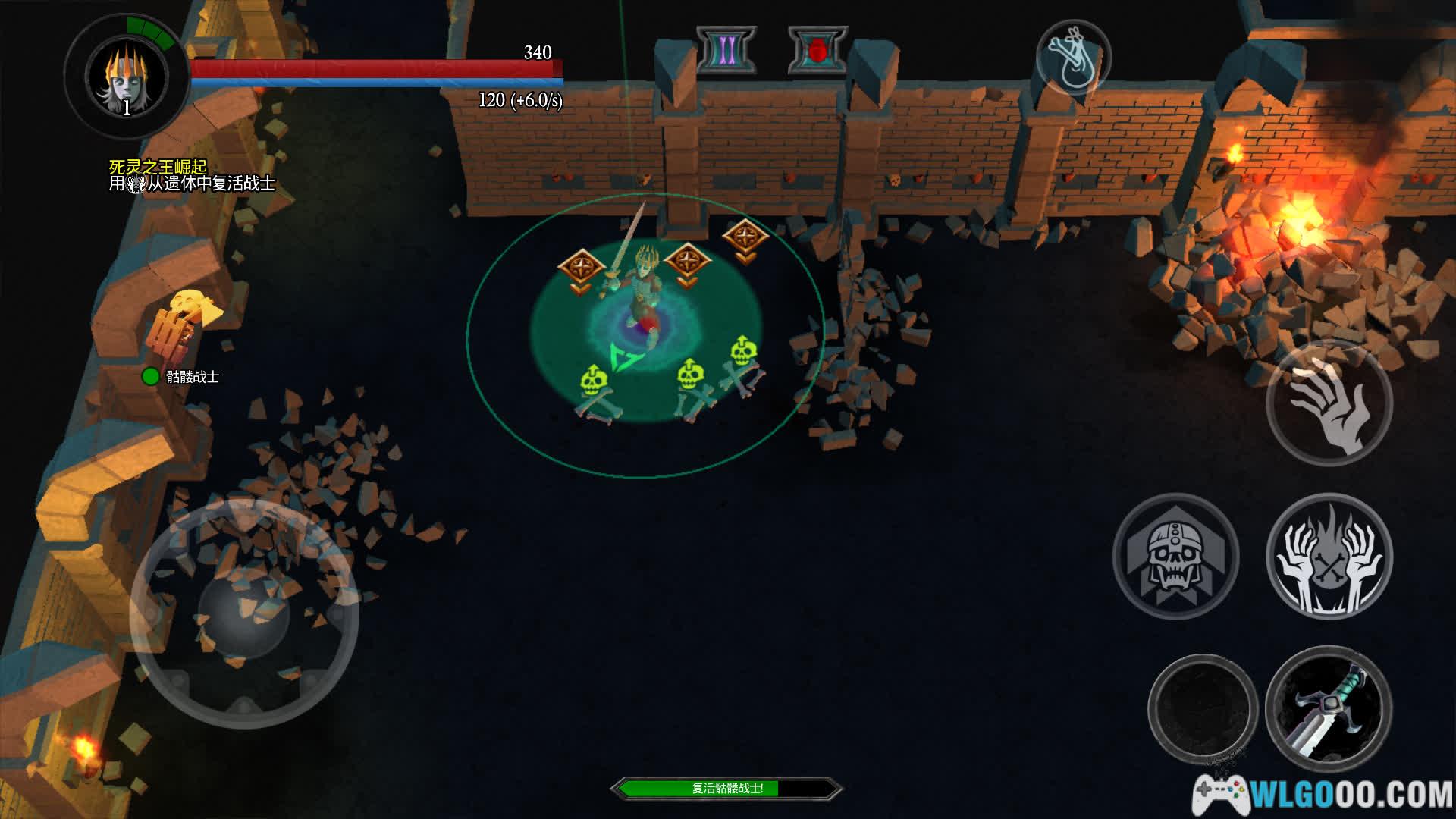Image resolution: width=1456 pixels, height=819 pixels.
Task: Touch the virtual movement joystick
Action: (243, 613)
